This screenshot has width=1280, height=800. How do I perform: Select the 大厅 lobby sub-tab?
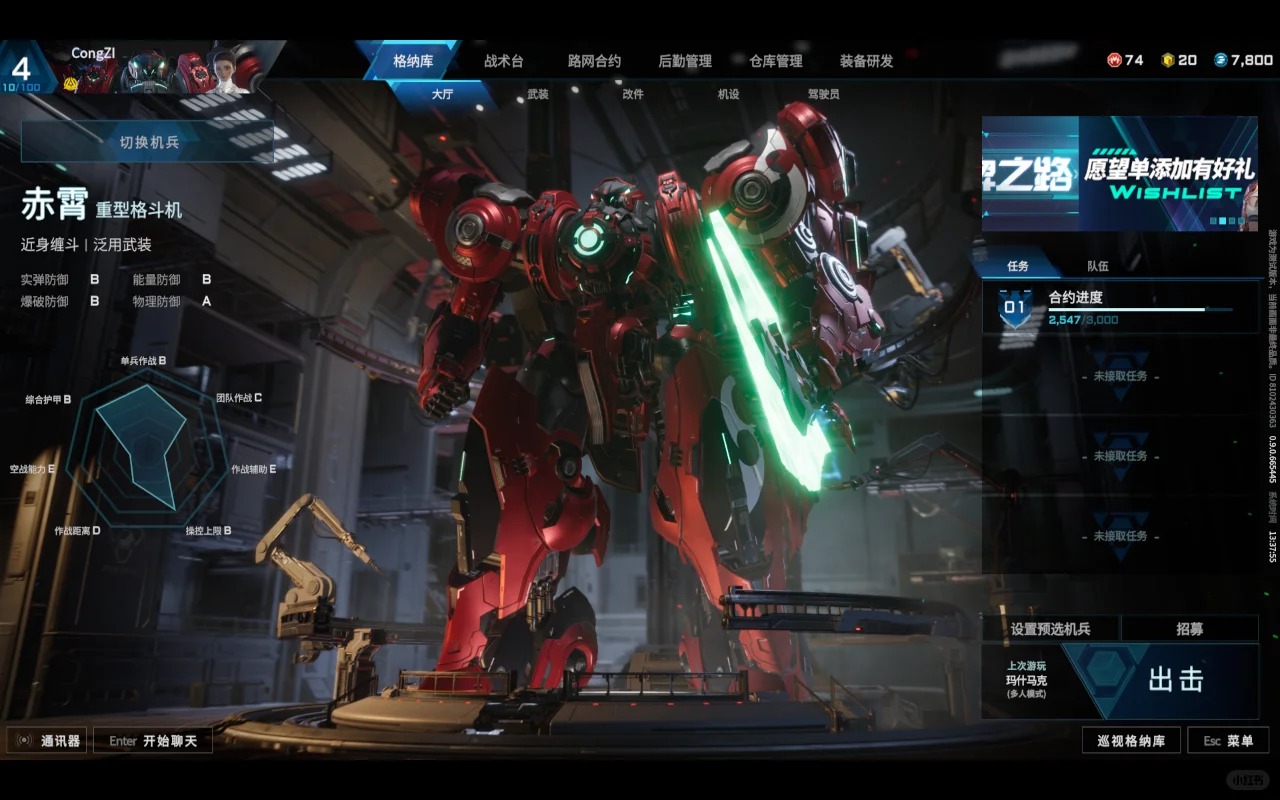tap(442, 94)
